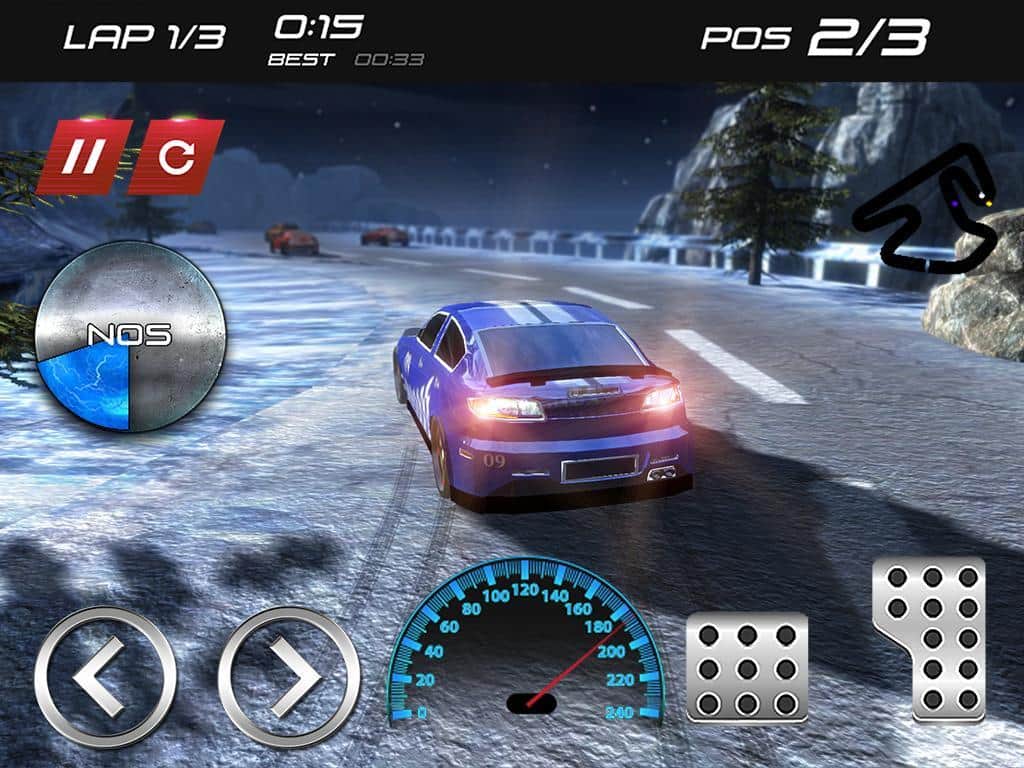Activate the NOS boost gauge

click(129, 335)
